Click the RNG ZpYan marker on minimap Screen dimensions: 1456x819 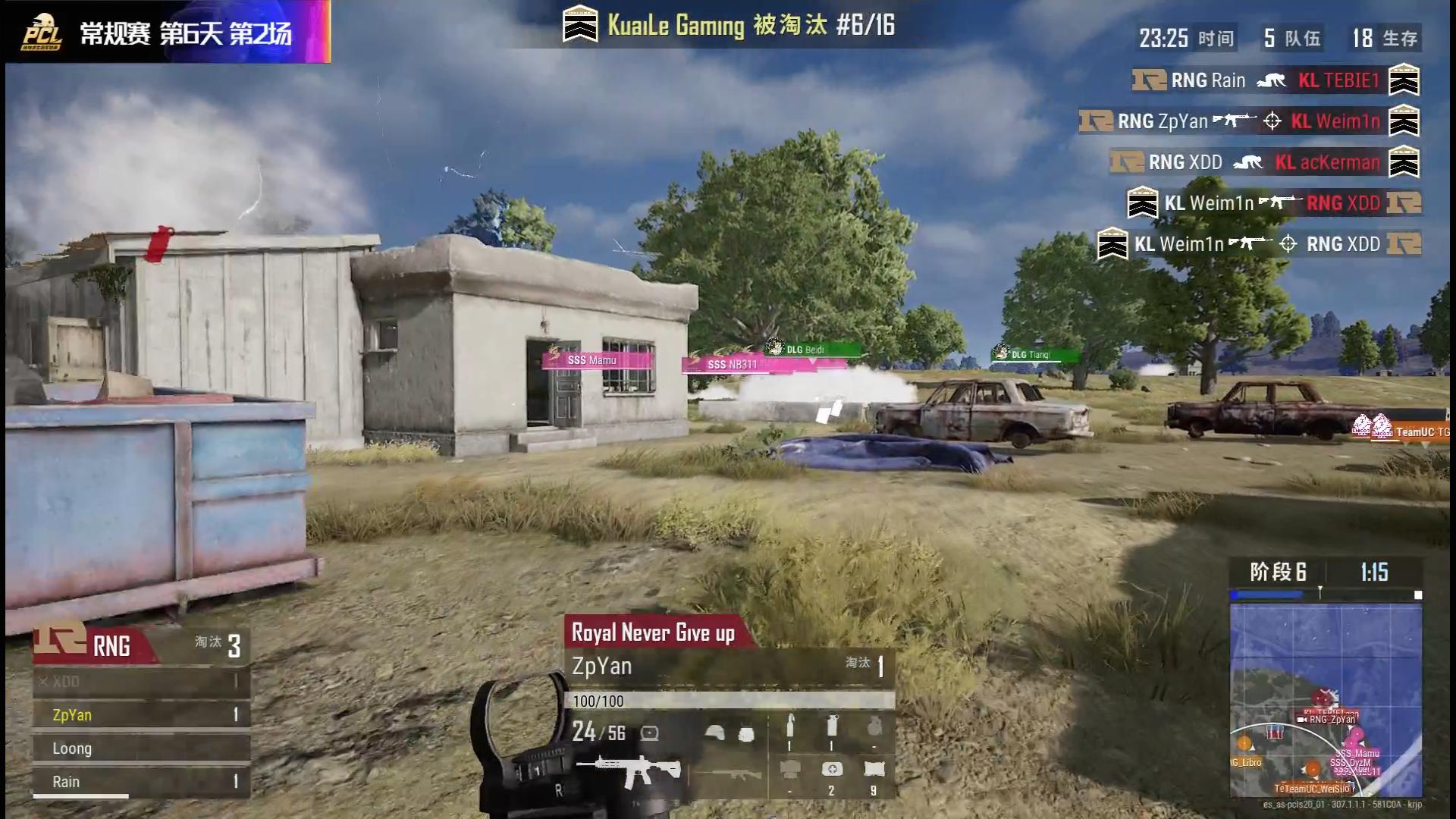click(1330, 719)
